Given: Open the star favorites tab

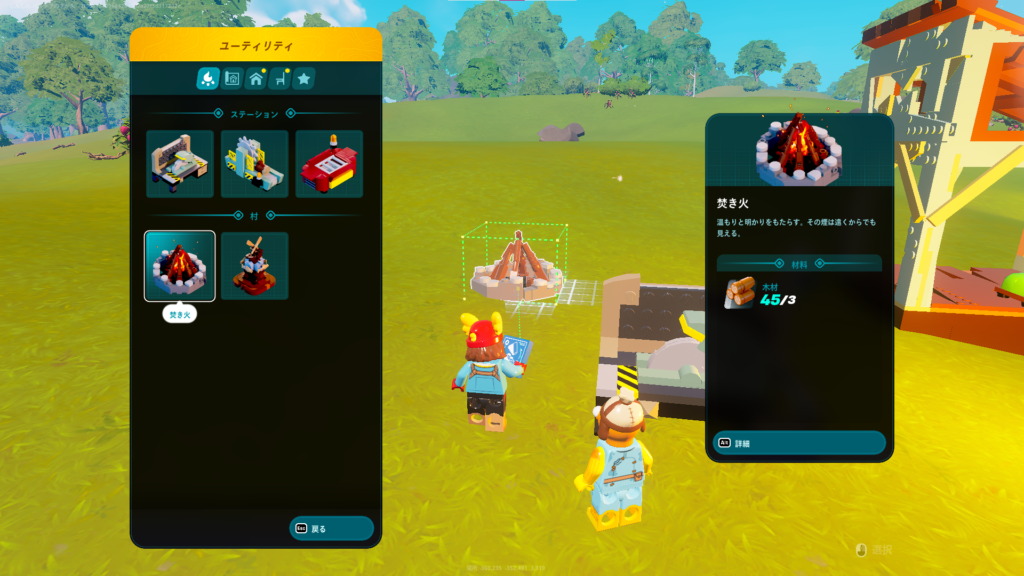Looking at the screenshot, I should pyautogui.click(x=304, y=78).
